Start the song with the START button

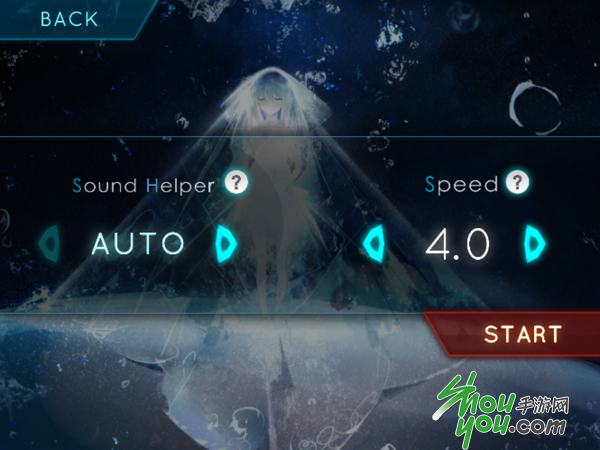pos(522,334)
